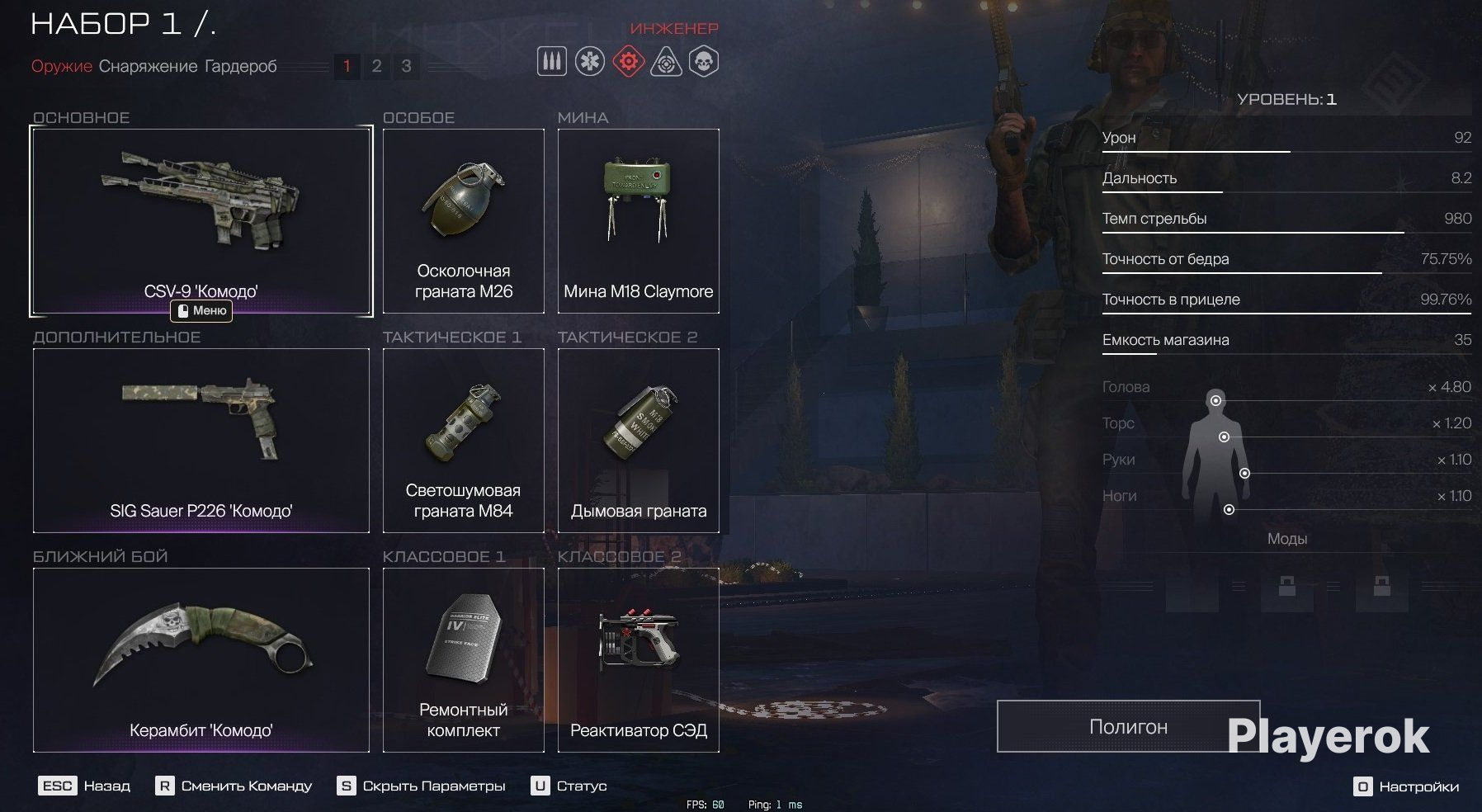Viewport: 1482px width, 812px height.
Task: Select the CSV-9 'Комодо' primary weapon slot
Action: [x=201, y=220]
